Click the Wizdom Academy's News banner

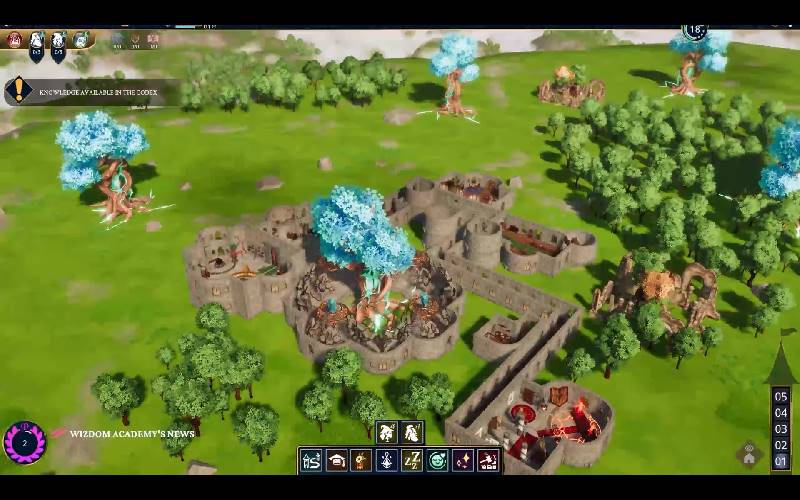(125, 434)
